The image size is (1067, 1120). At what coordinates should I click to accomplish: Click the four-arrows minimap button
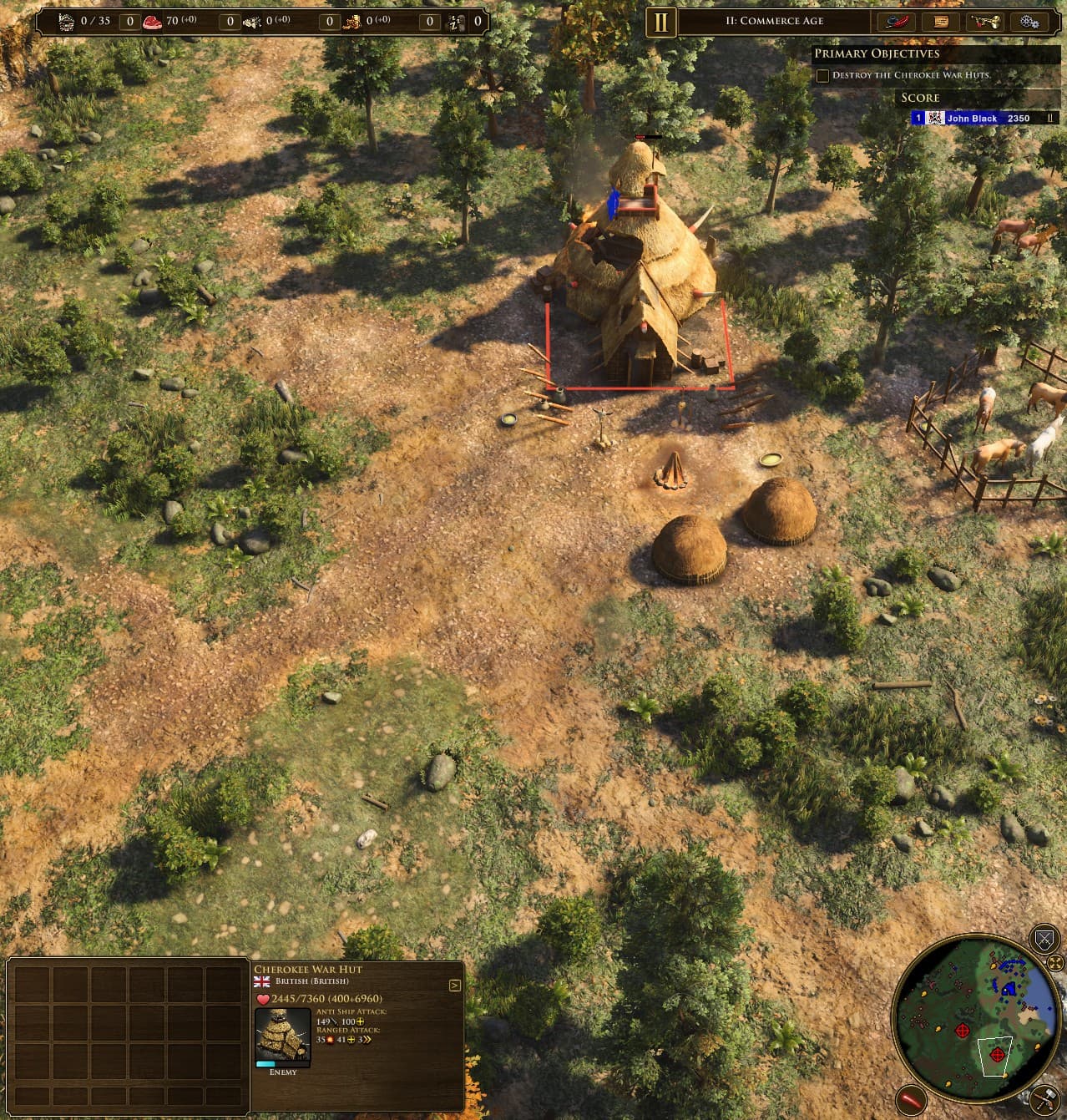pos(1055,963)
